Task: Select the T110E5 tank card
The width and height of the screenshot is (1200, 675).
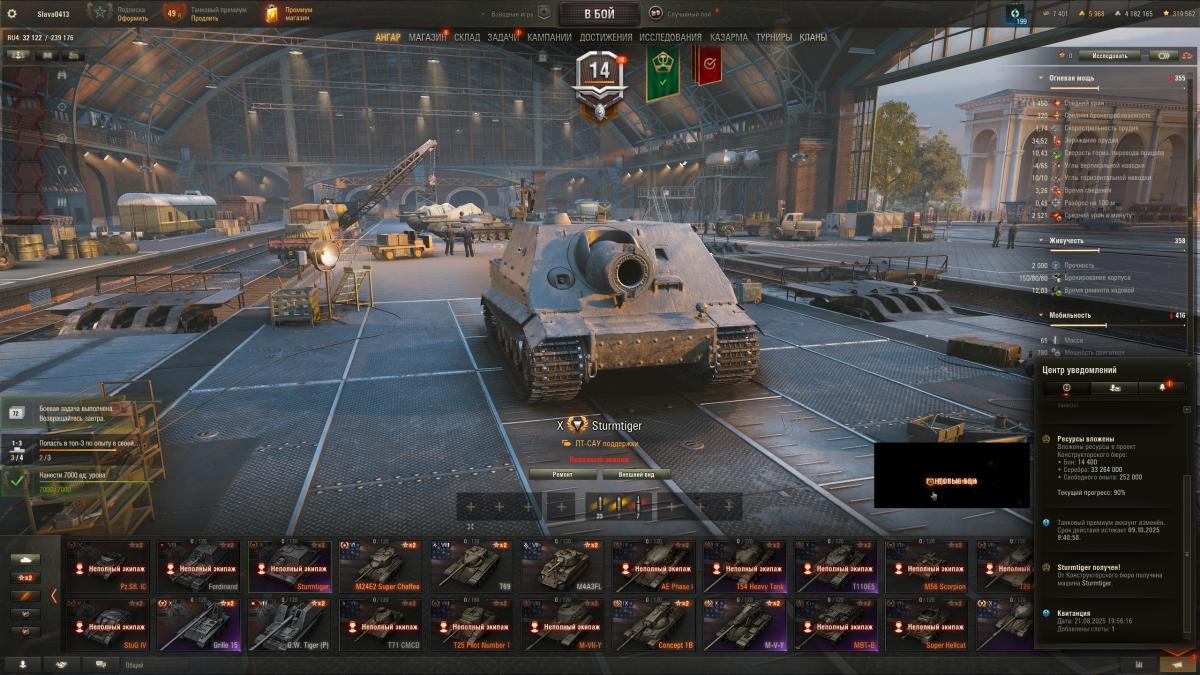Action: (836, 566)
